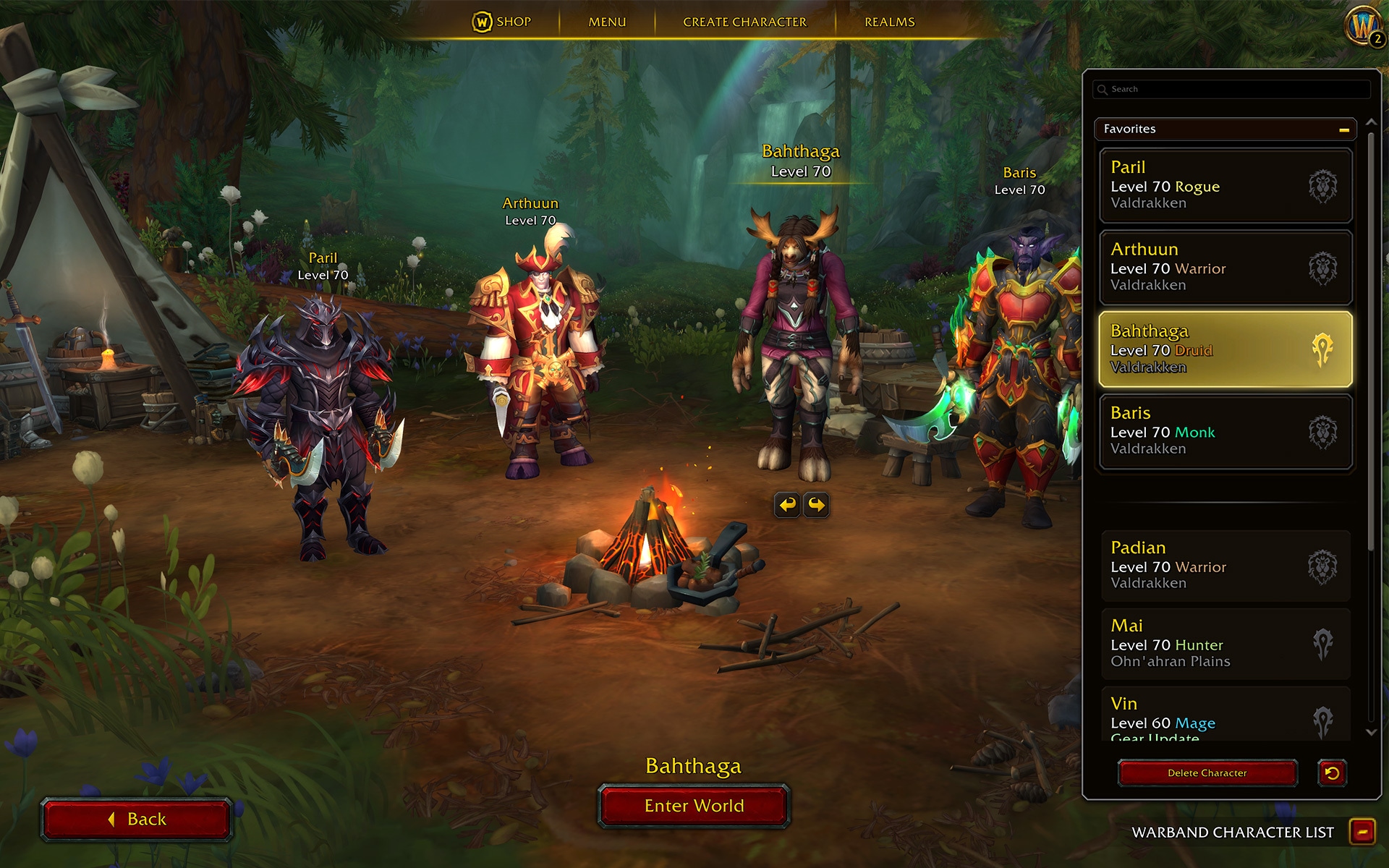Click the Back button
Screen dimensions: 1389x868
[137, 818]
